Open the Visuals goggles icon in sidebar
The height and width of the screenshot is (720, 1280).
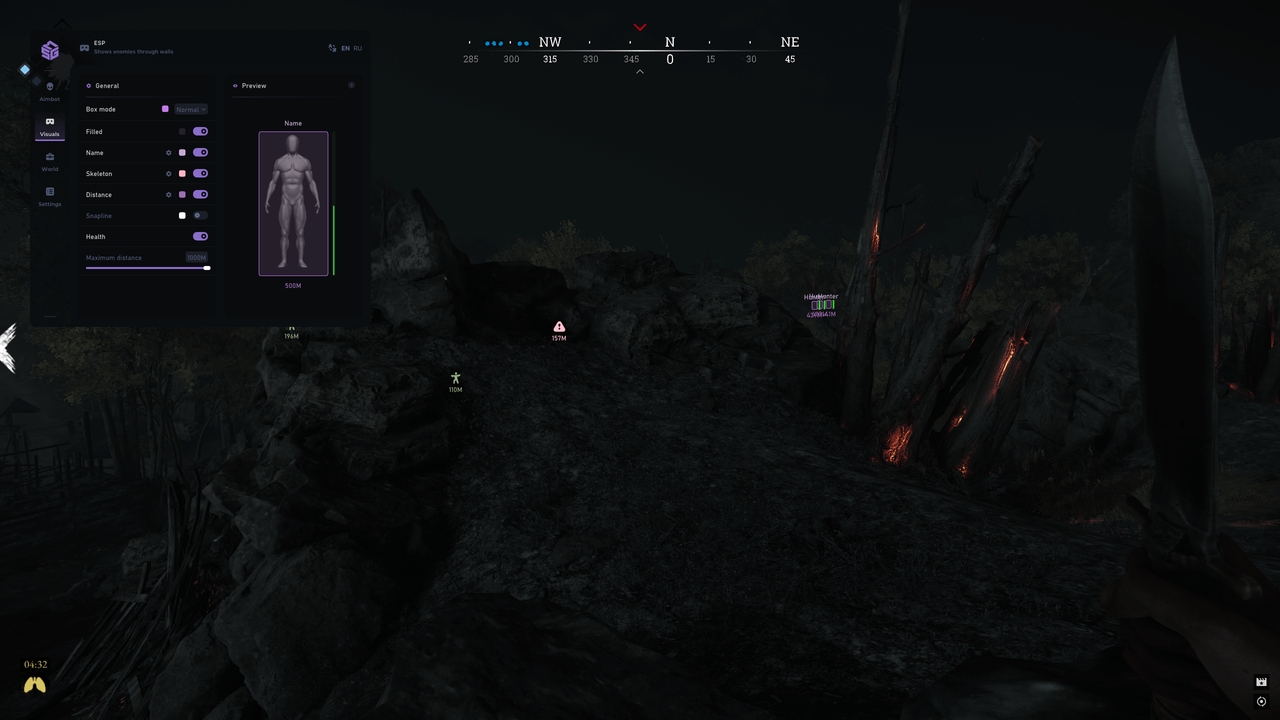50,121
